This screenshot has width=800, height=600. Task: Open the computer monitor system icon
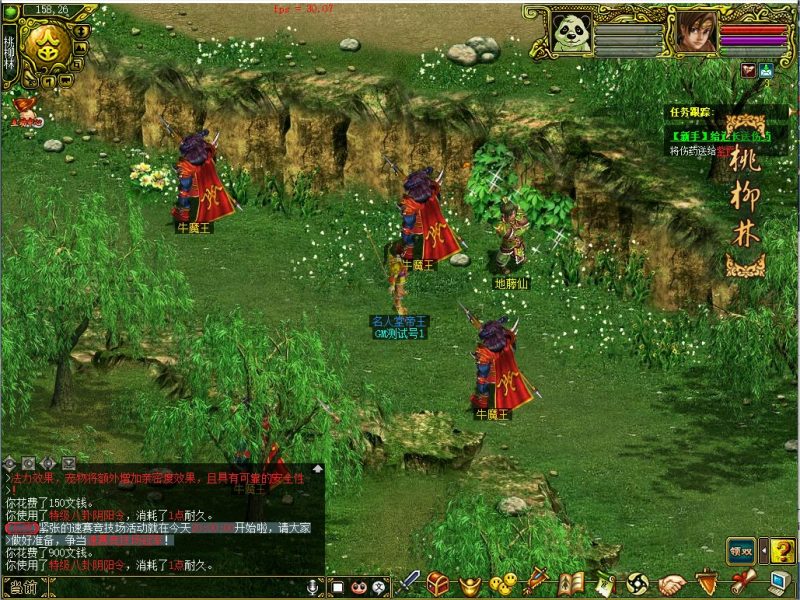click(780, 583)
